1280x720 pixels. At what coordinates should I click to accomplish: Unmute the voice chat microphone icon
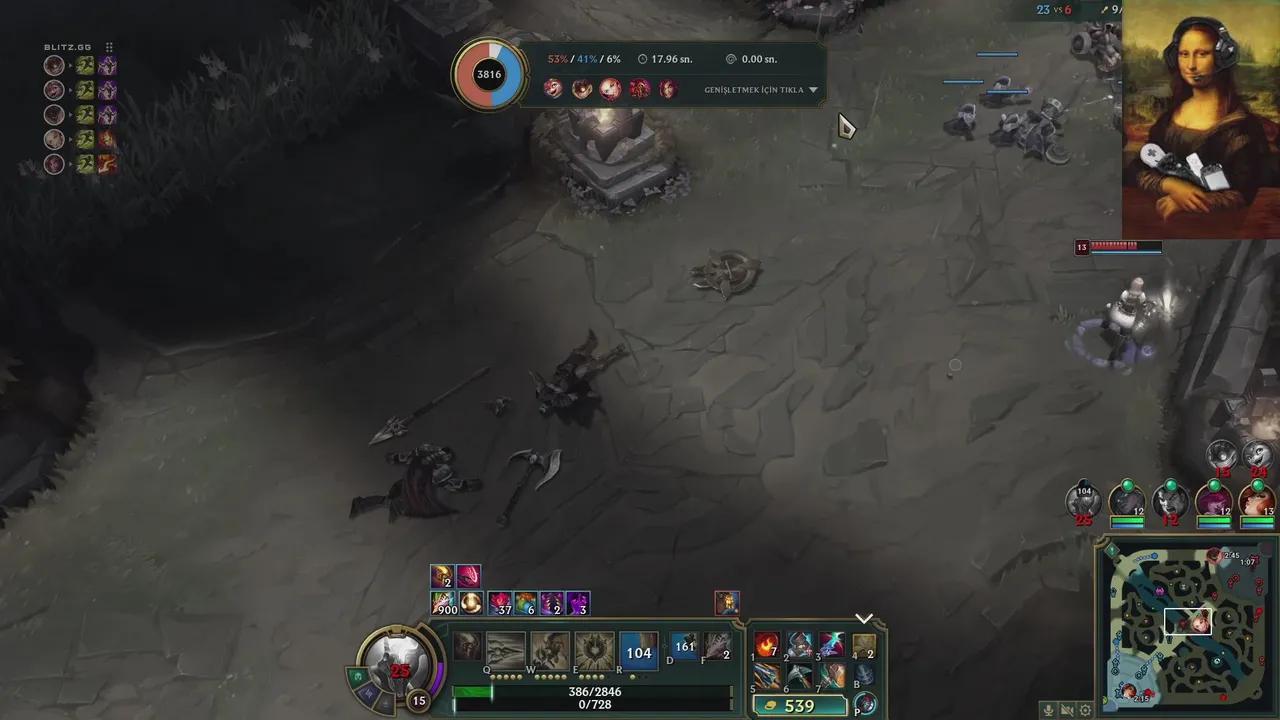coord(1048,710)
